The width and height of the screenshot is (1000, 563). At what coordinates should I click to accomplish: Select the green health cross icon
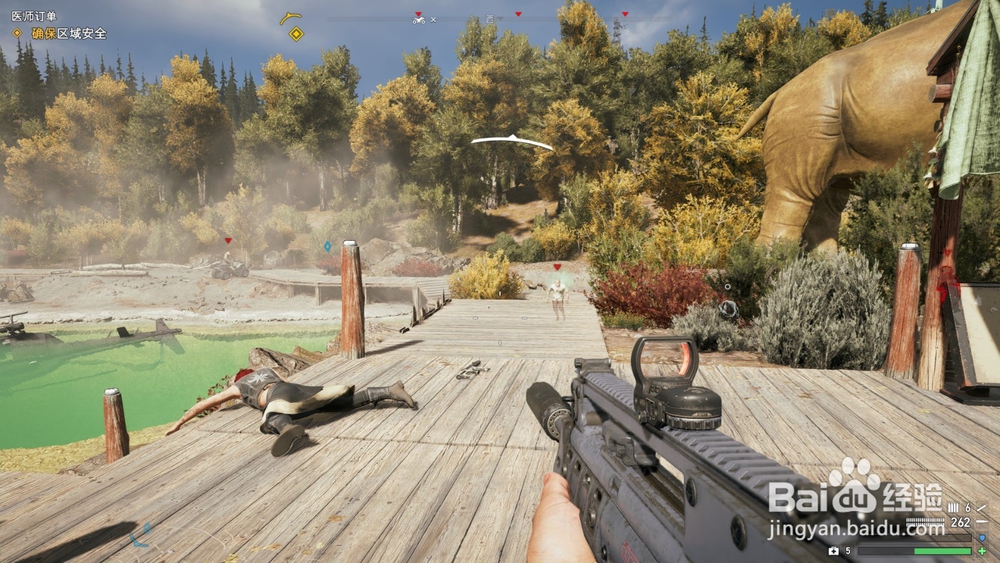click(x=981, y=551)
